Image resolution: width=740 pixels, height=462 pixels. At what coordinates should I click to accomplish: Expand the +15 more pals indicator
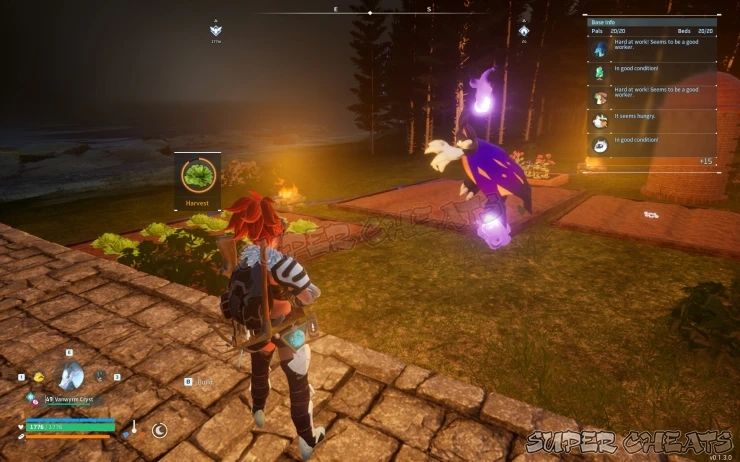point(706,161)
